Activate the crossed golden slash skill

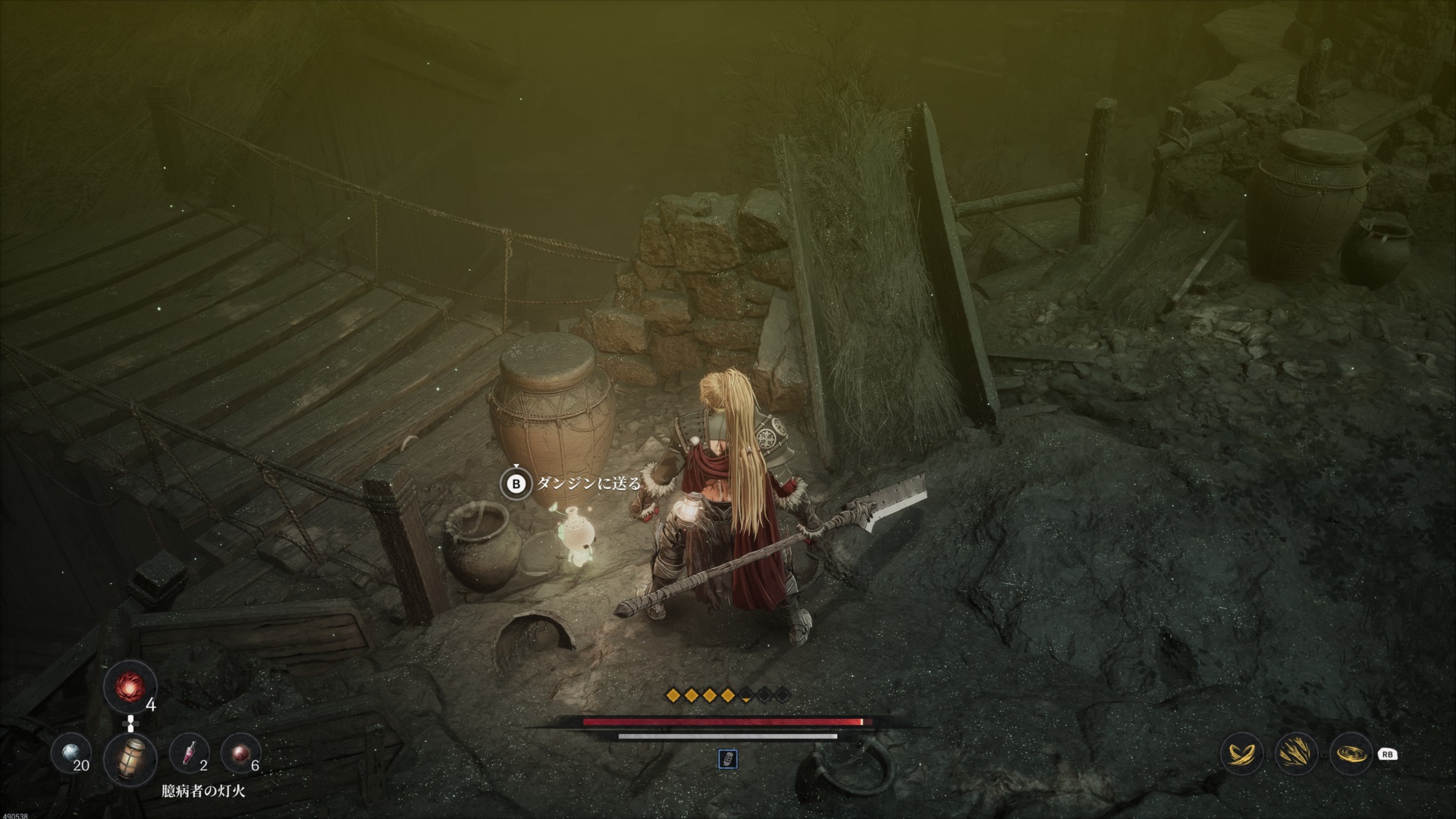(x=1242, y=755)
